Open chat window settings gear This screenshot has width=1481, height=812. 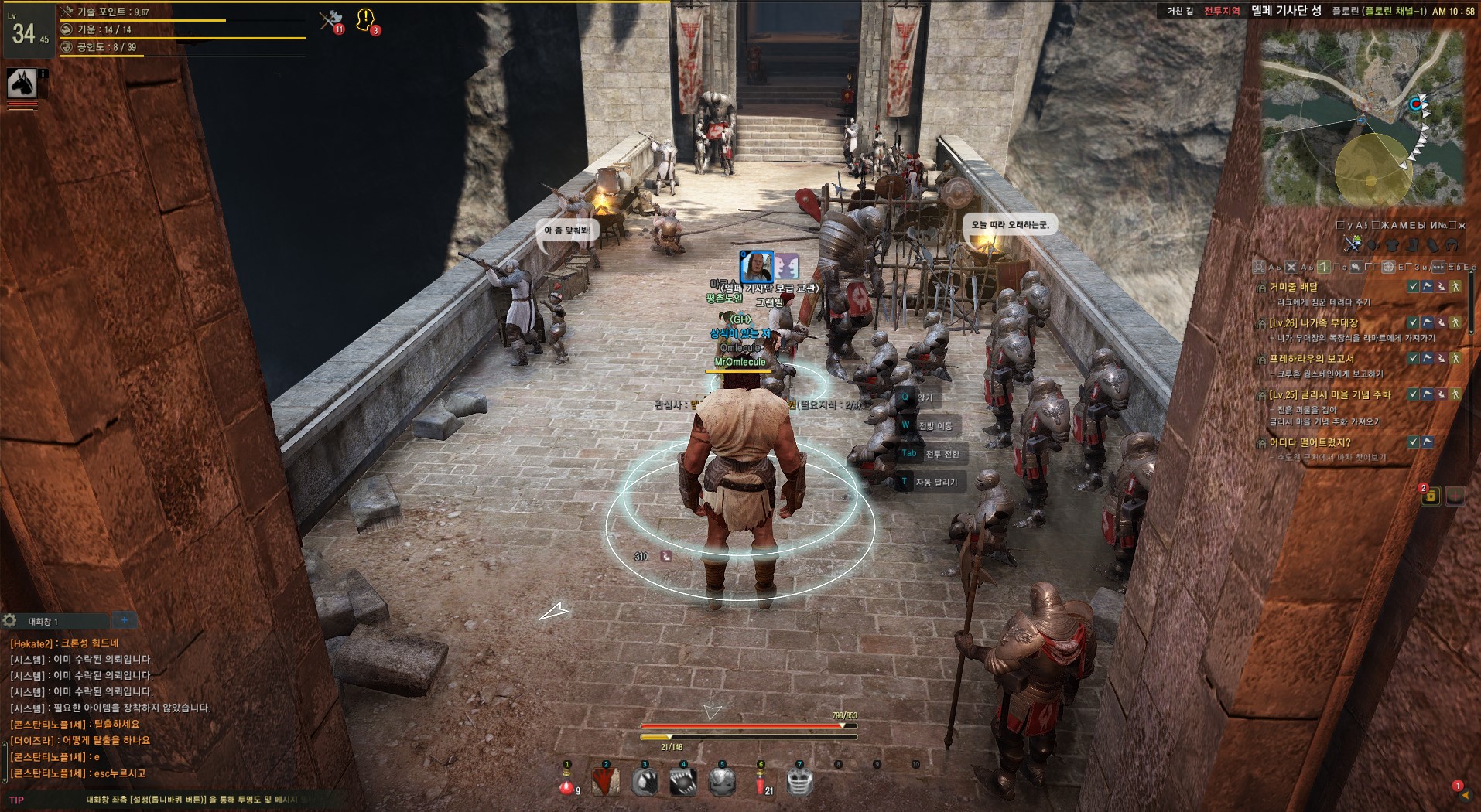click(10, 620)
